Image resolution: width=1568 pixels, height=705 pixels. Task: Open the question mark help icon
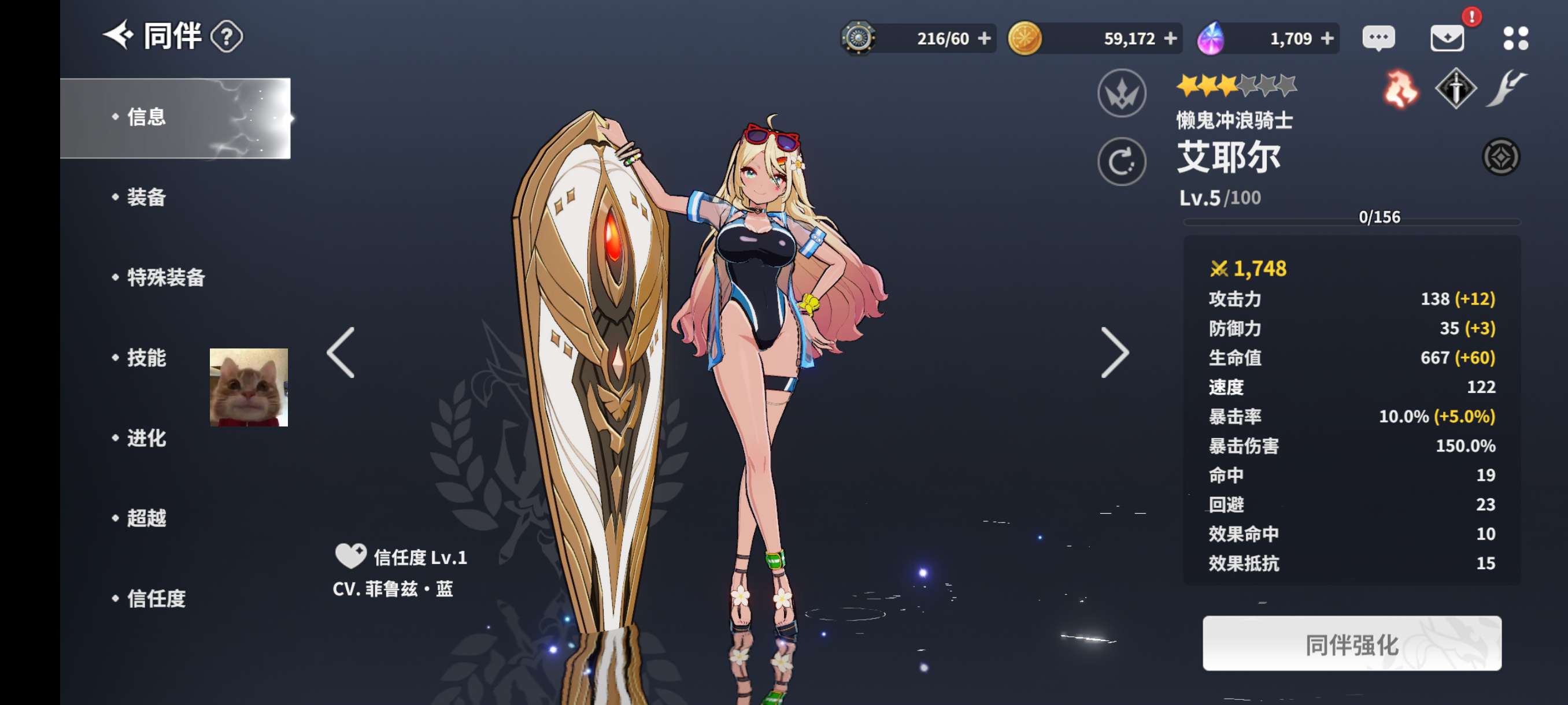click(227, 37)
